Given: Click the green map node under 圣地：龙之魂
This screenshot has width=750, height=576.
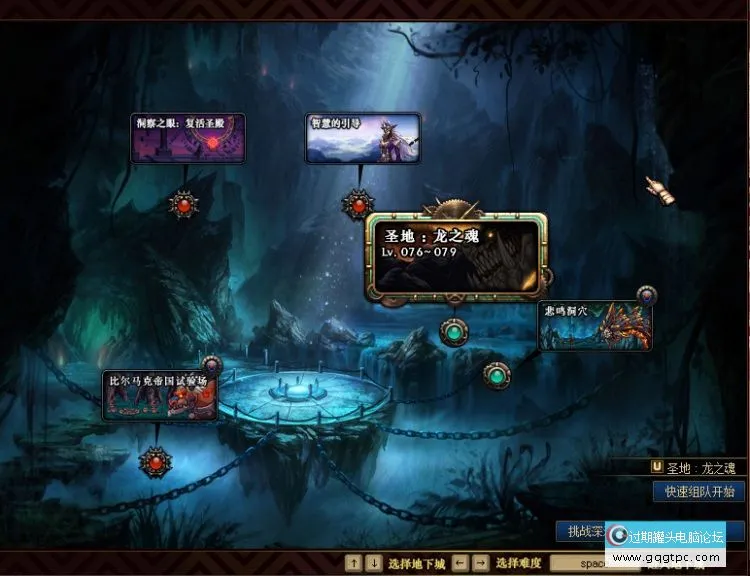Looking at the screenshot, I should 455,331.
